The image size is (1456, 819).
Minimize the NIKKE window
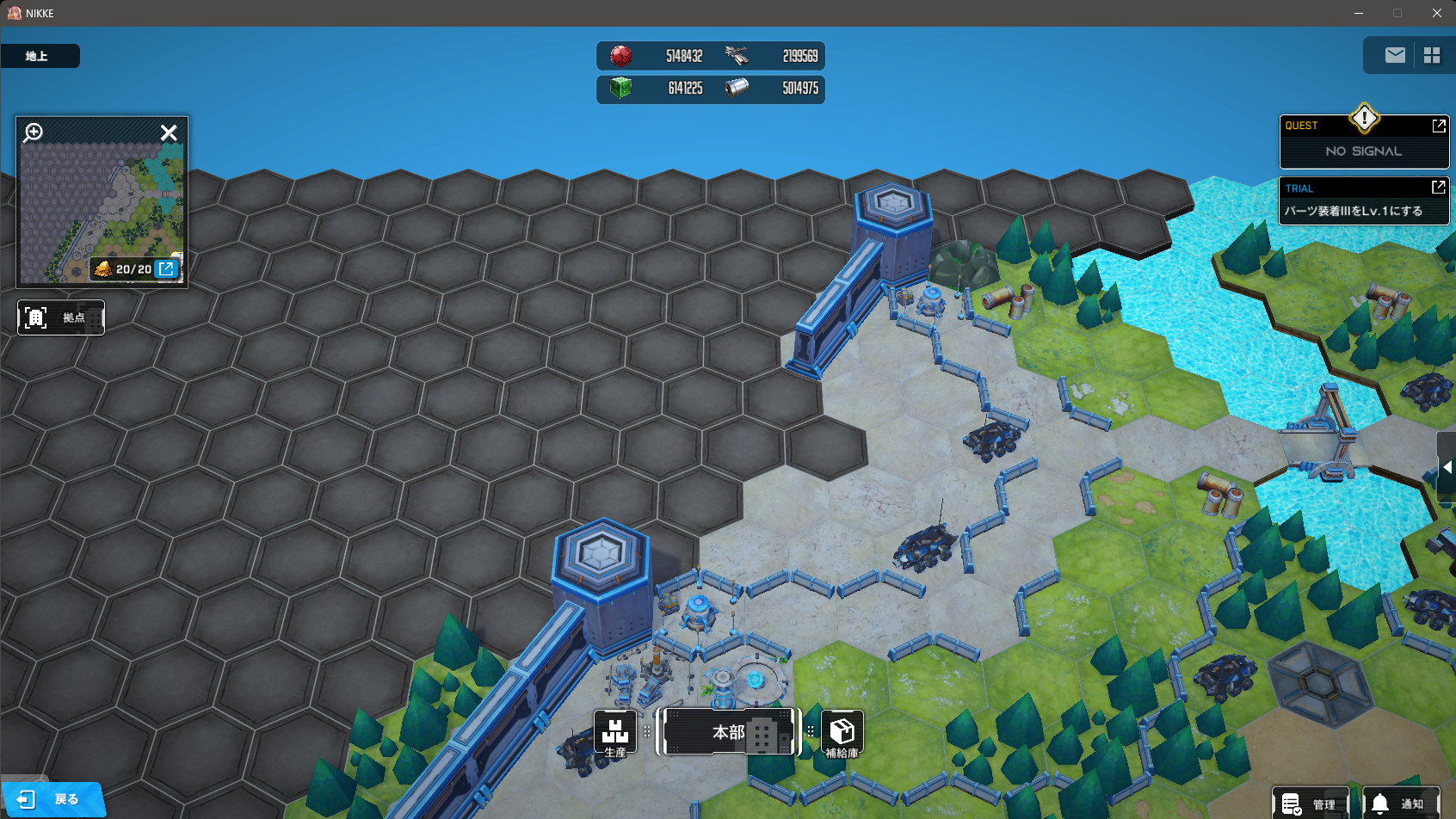coord(1359,13)
